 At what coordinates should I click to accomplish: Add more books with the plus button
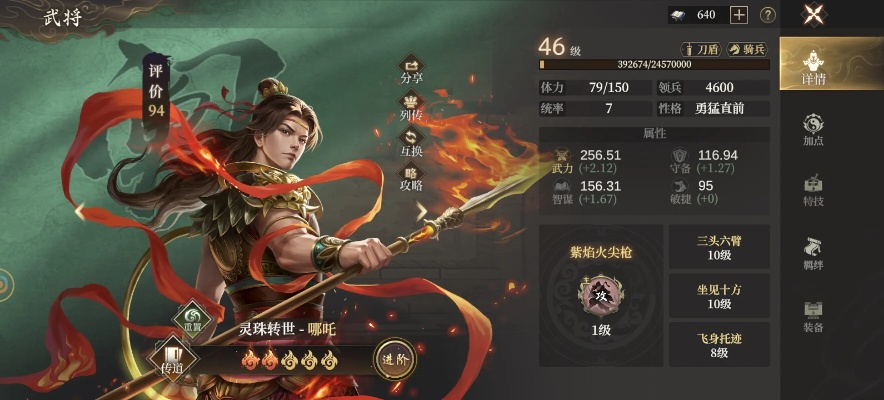coord(739,15)
